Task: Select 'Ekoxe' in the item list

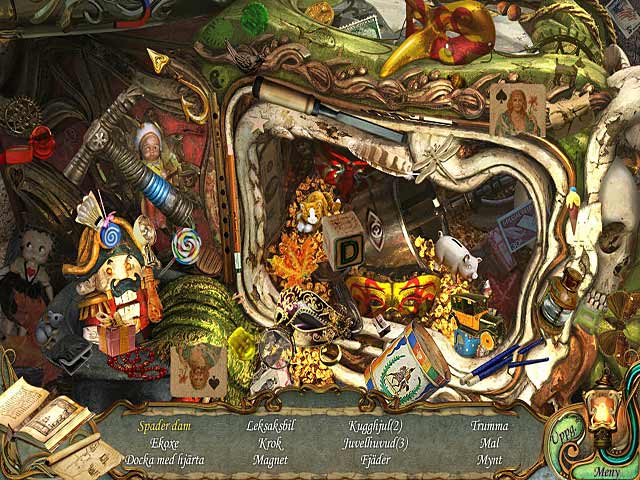Action: point(164,443)
